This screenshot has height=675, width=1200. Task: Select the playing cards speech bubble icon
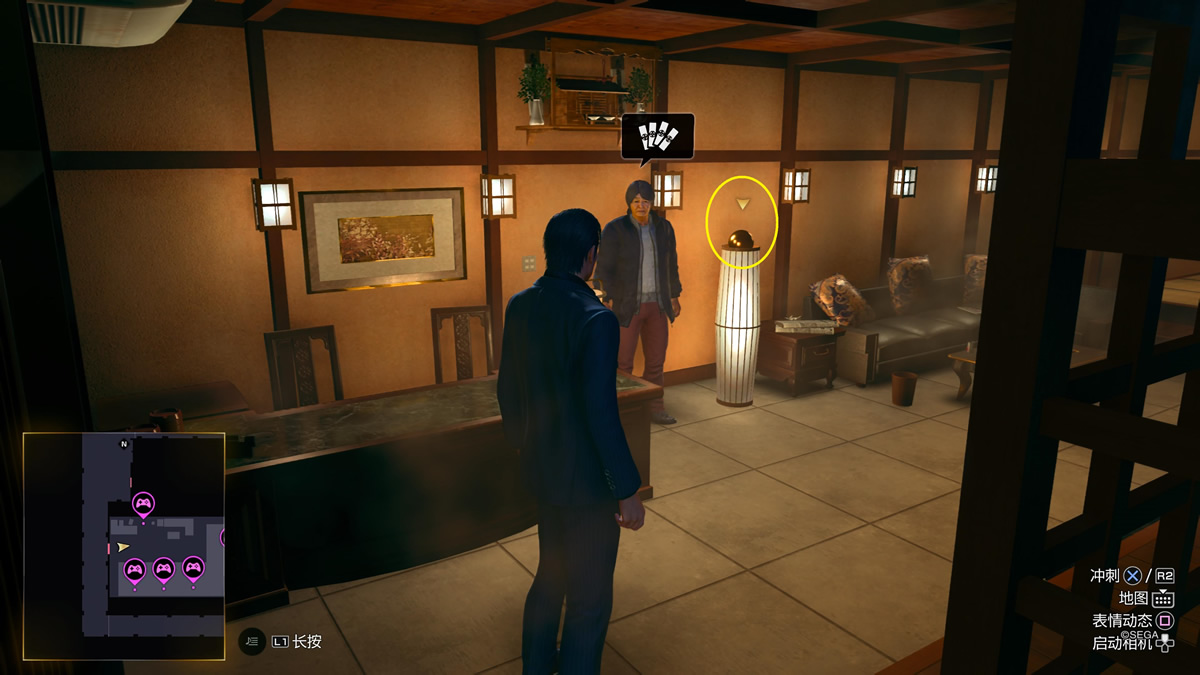(x=657, y=137)
